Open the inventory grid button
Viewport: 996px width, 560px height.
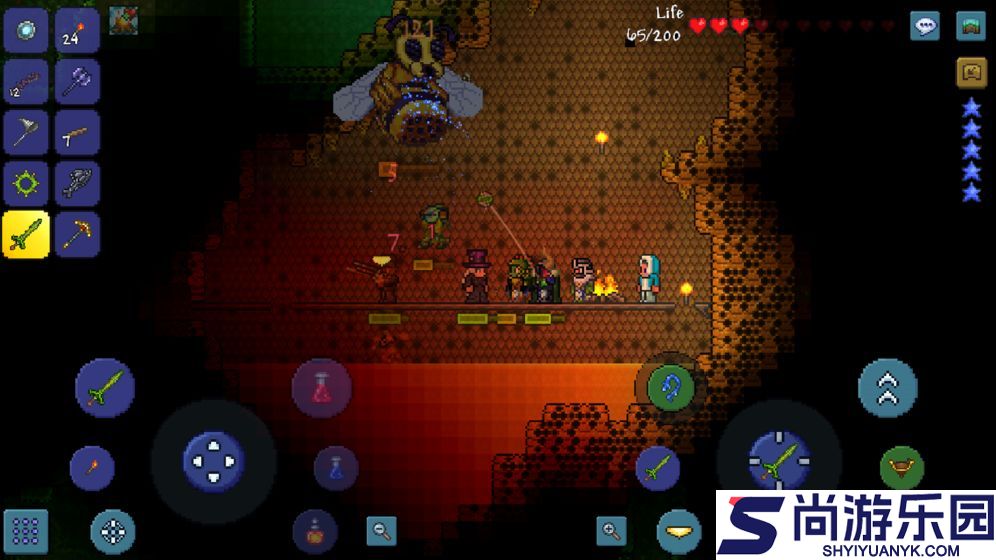click(x=26, y=532)
